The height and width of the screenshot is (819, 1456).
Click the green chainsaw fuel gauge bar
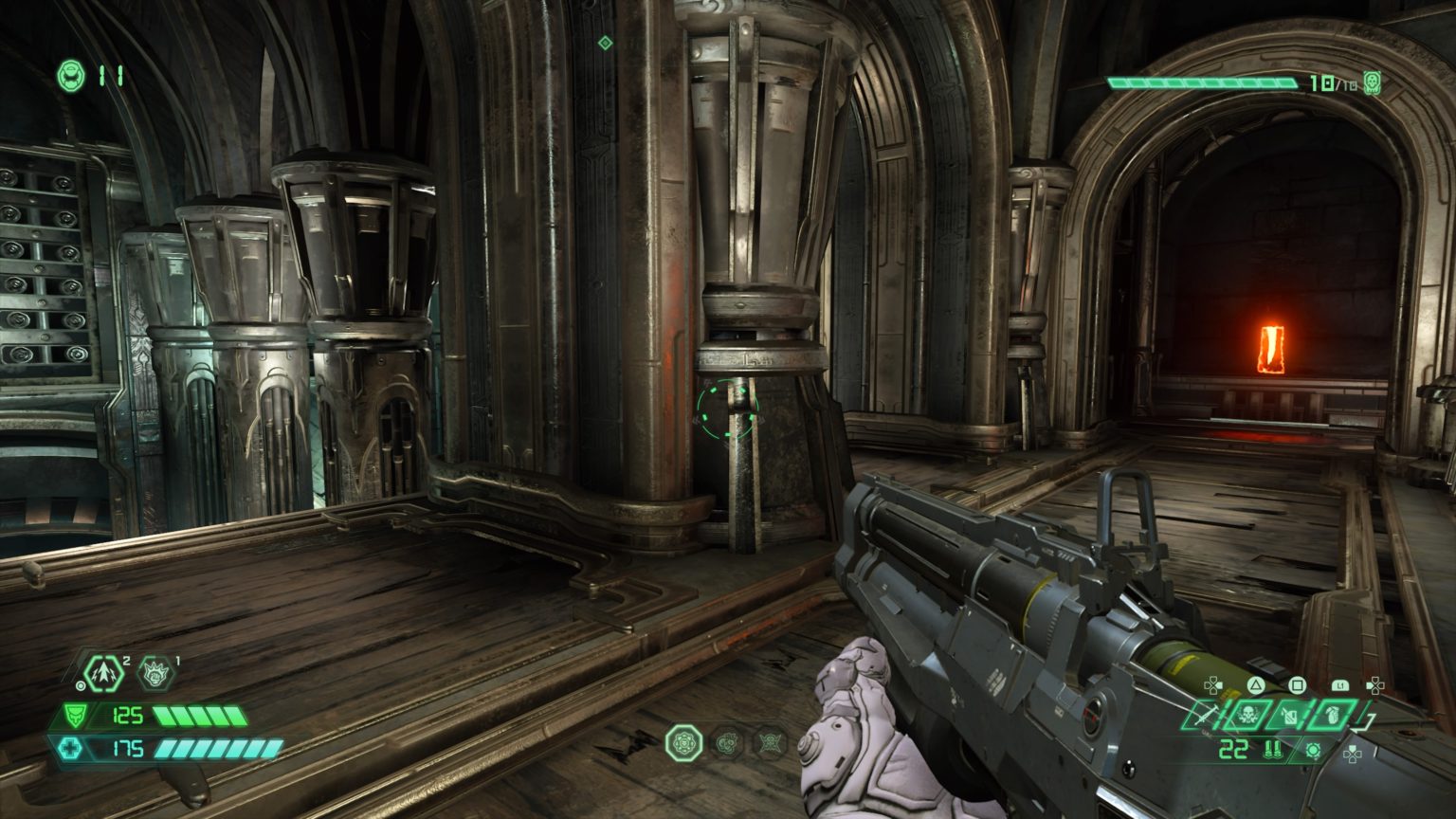pos(1204,82)
